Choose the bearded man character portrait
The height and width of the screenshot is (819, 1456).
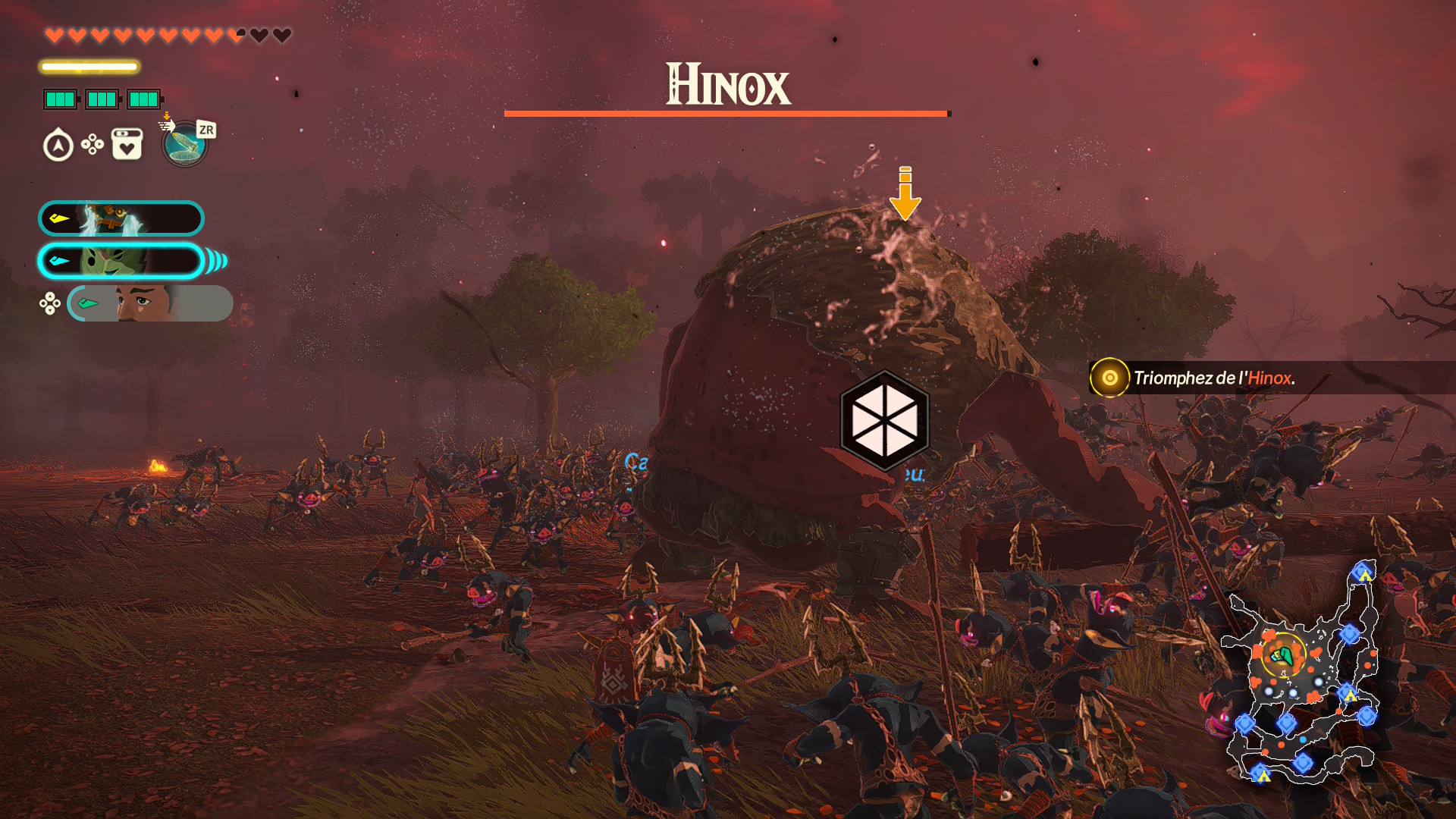(149, 303)
